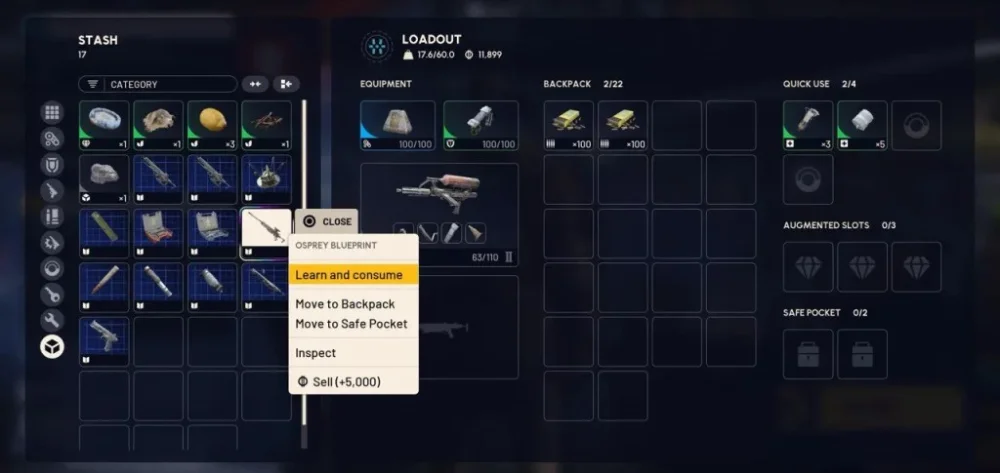
Task: Show all items using grid filter icon
Action: tap(52, 113)
